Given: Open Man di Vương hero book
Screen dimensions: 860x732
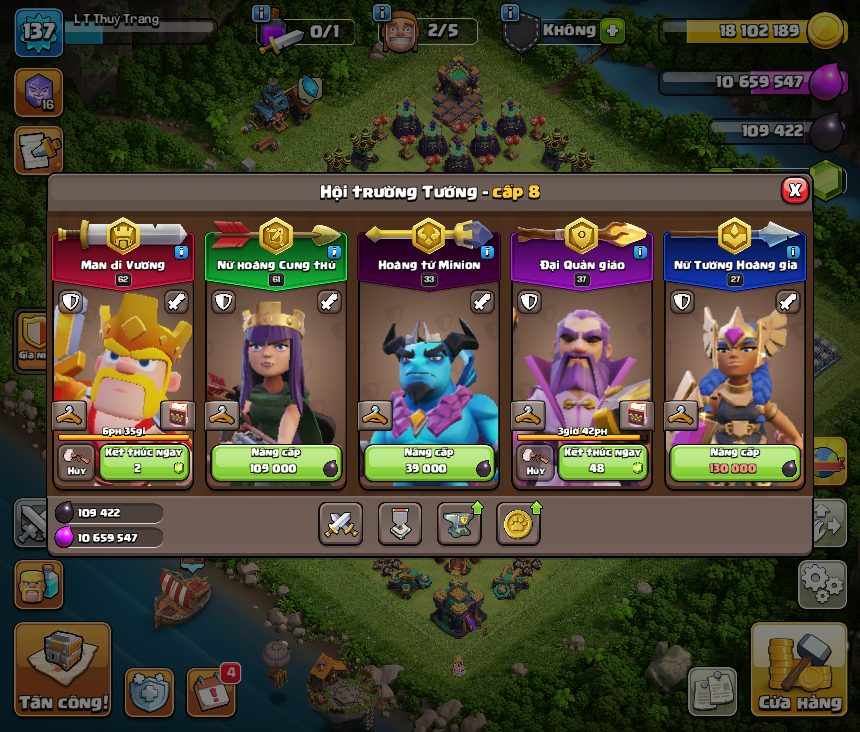Looking at the screenshot, I should pos(177,415).
